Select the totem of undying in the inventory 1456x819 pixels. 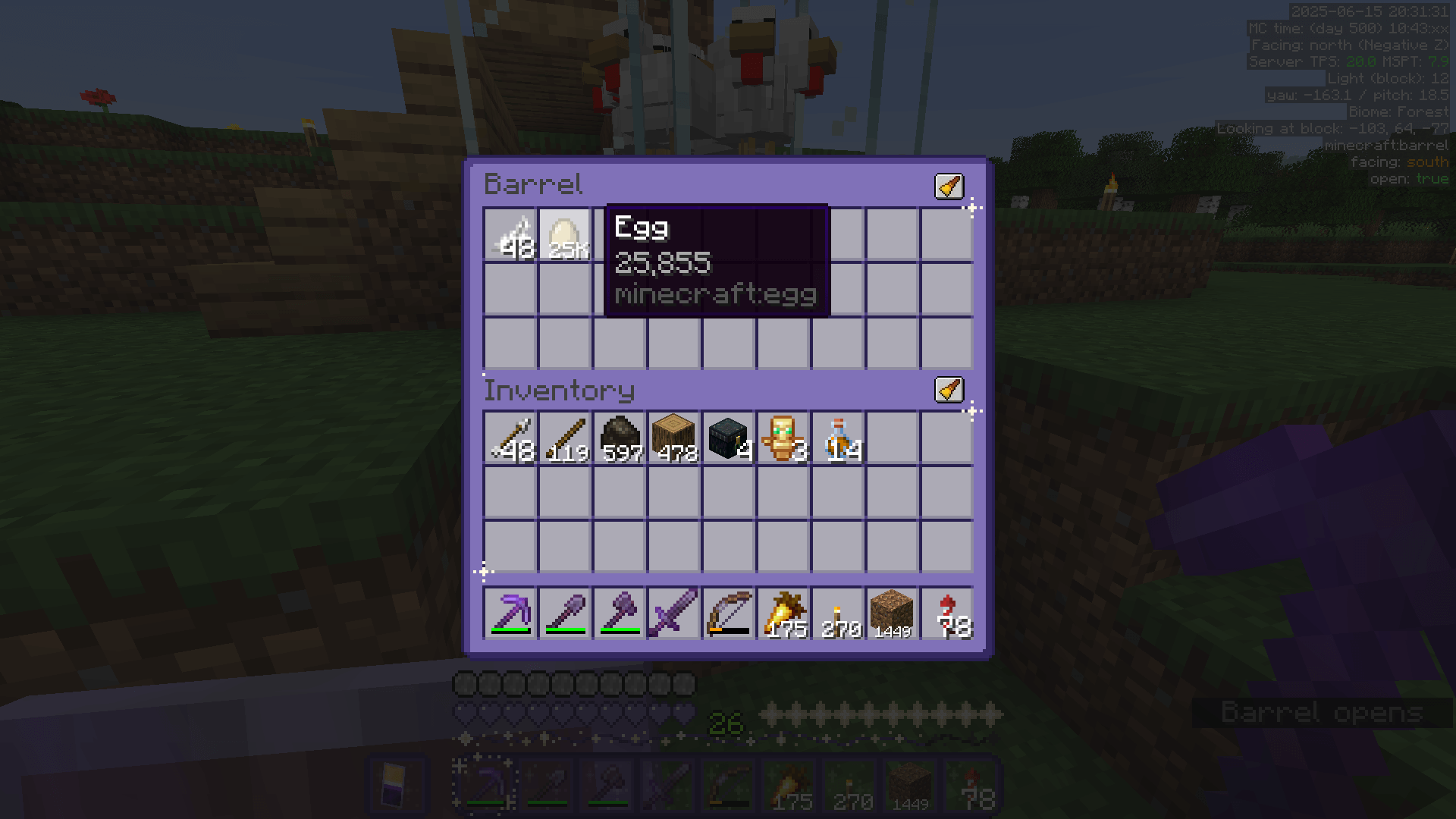pos(783,436)
